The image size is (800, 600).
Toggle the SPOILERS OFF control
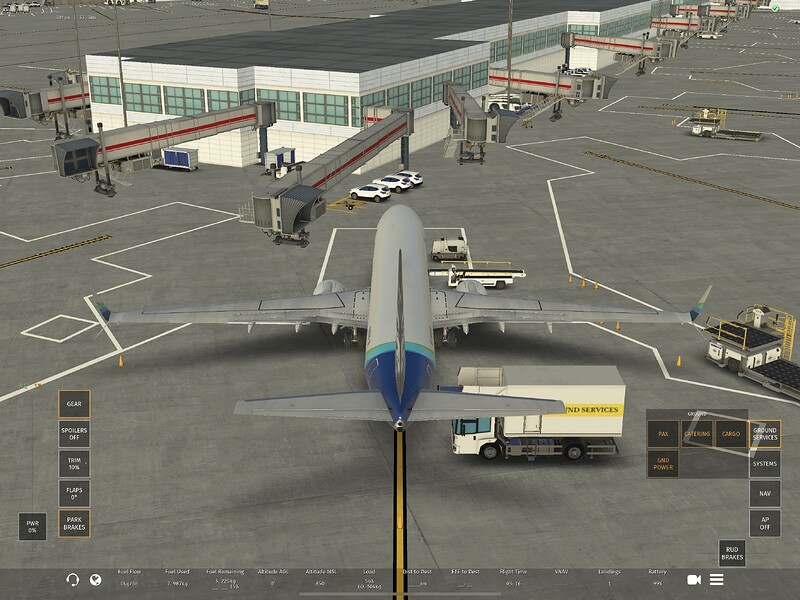coord(74,434)
